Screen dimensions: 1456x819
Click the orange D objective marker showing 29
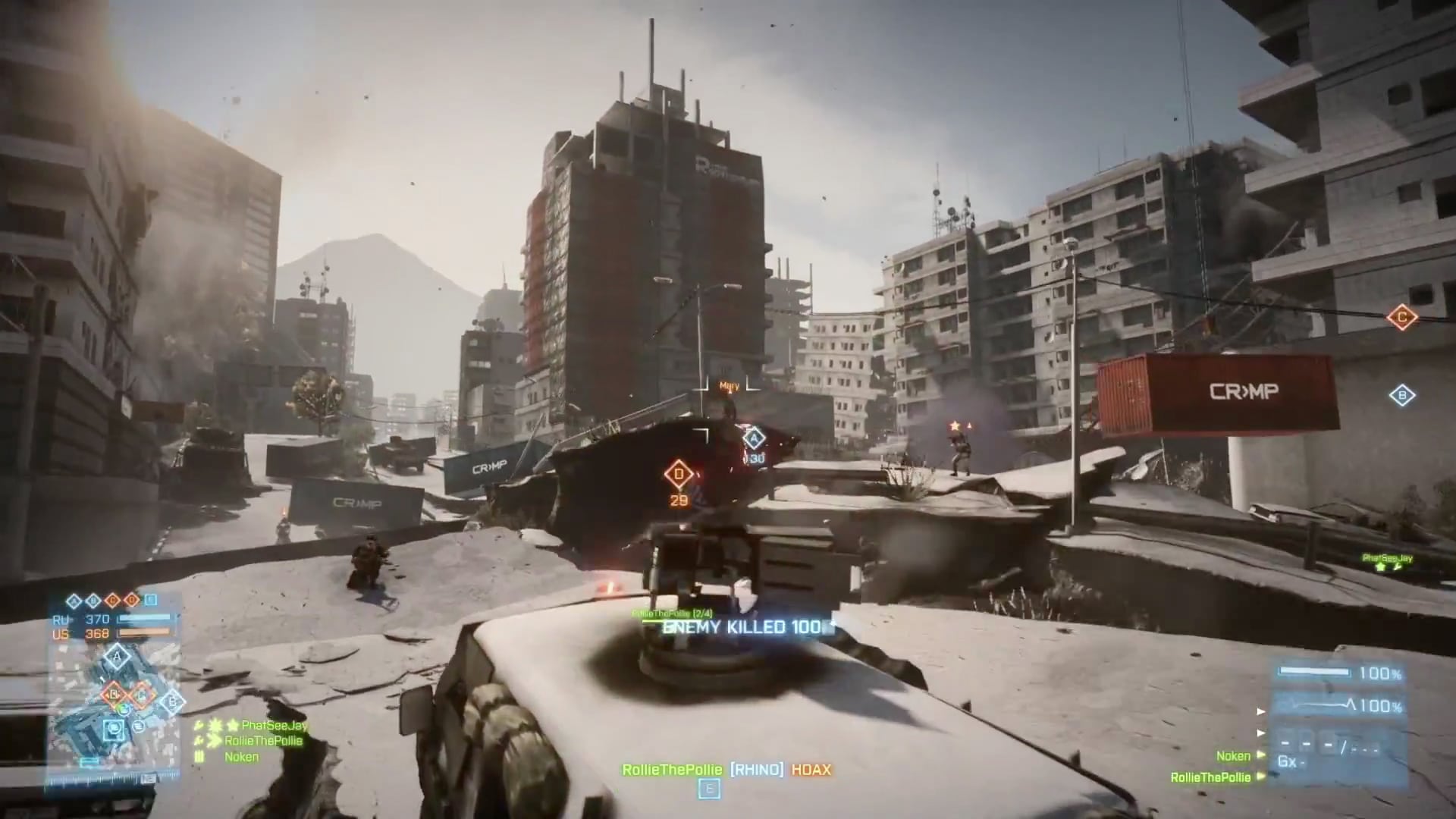[678, 475]
